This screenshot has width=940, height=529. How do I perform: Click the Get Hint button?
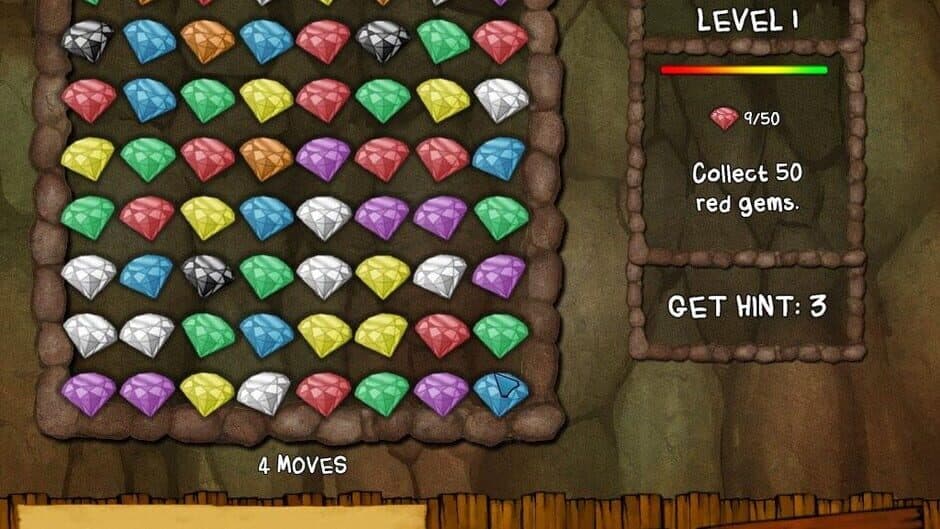tap(746, 306)
